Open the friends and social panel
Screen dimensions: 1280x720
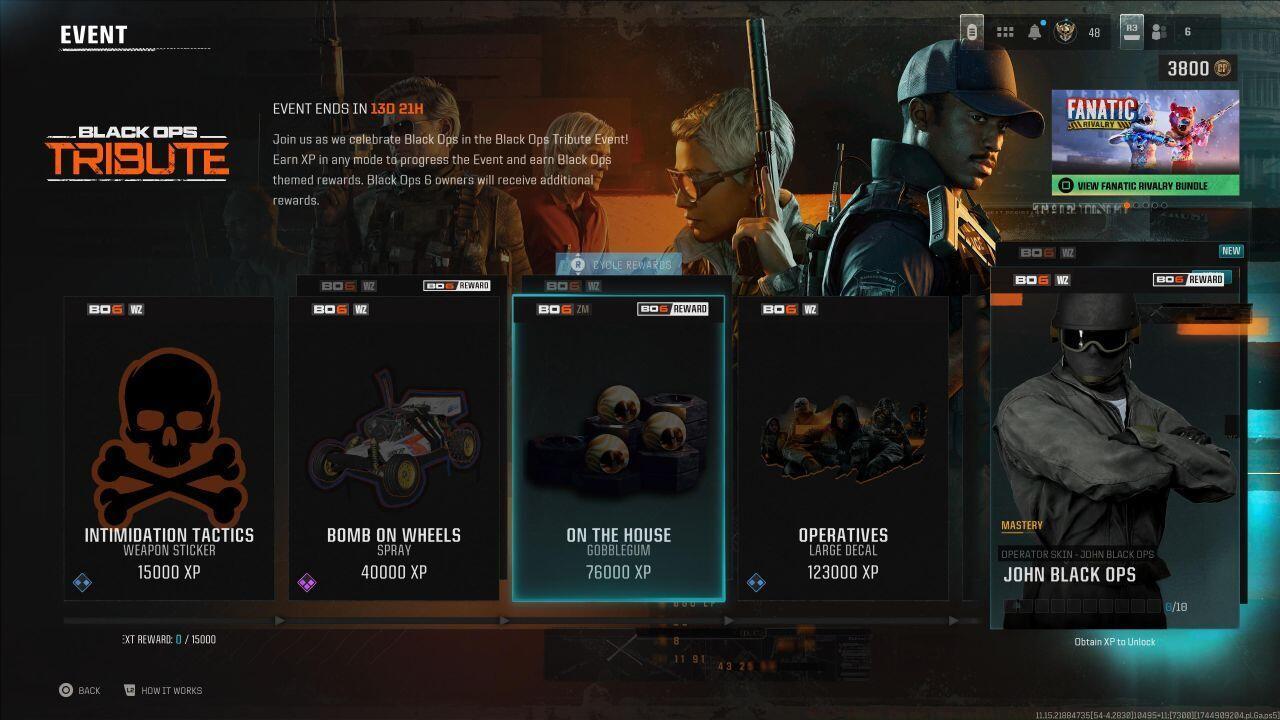[x=1159, y=32]
